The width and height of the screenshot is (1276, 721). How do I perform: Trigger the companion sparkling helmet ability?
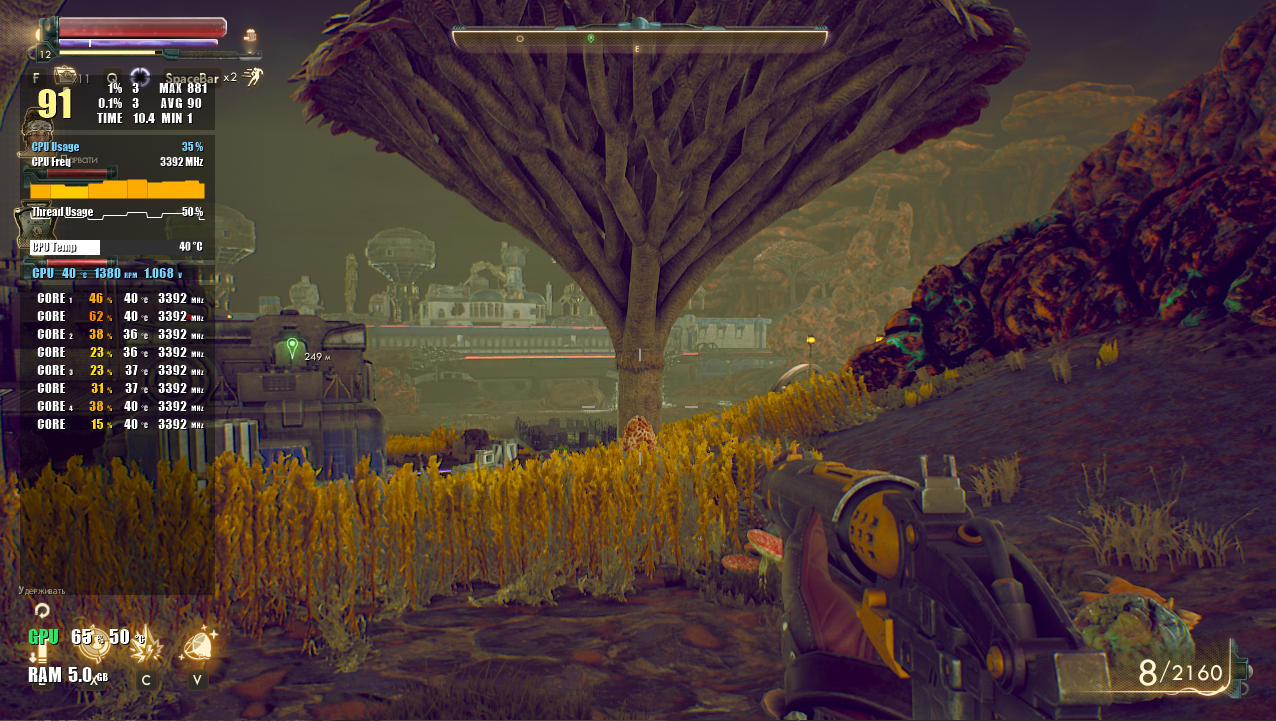click(199, 645)
